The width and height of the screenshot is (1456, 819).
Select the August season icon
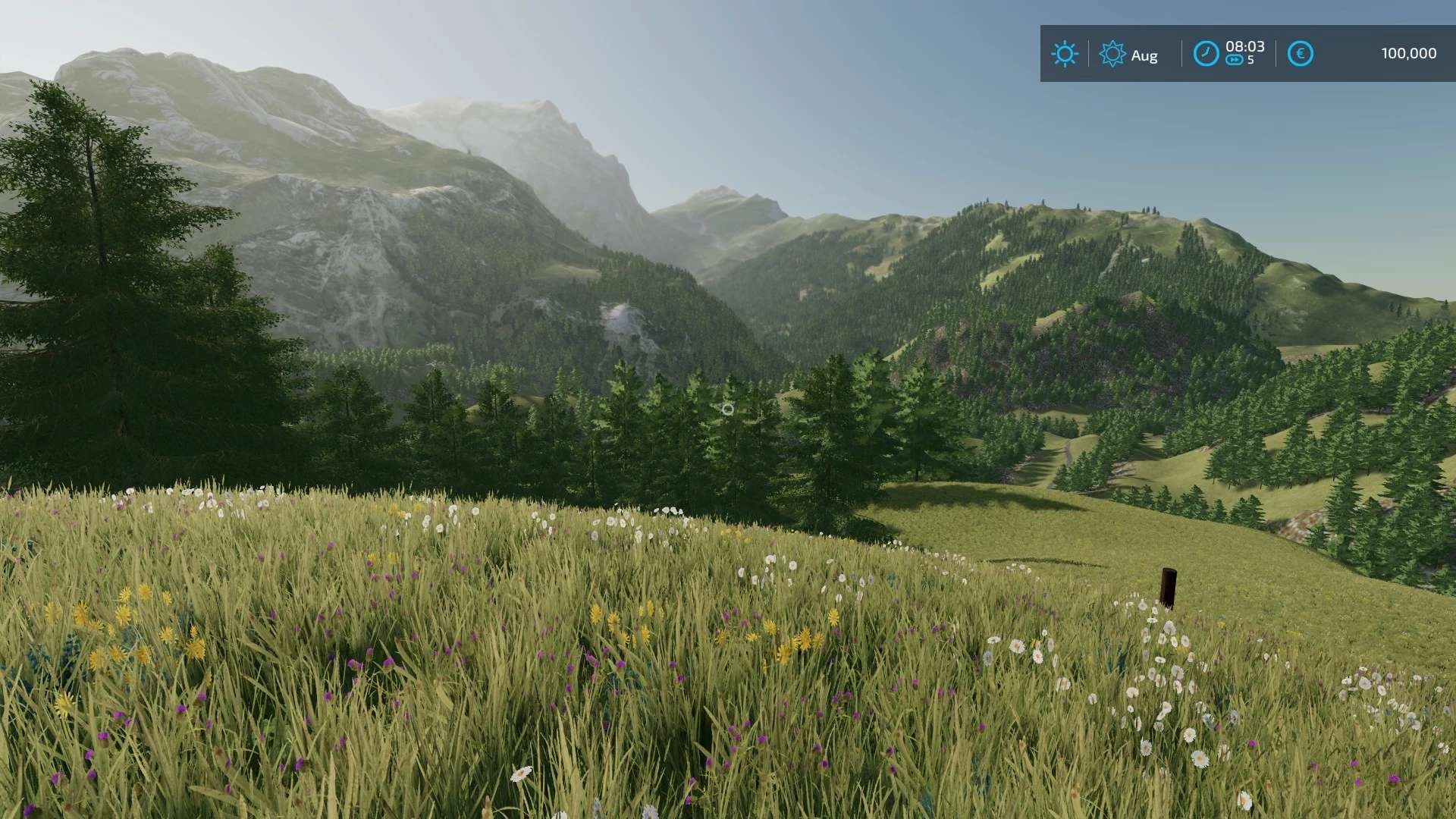point(1112,55)
